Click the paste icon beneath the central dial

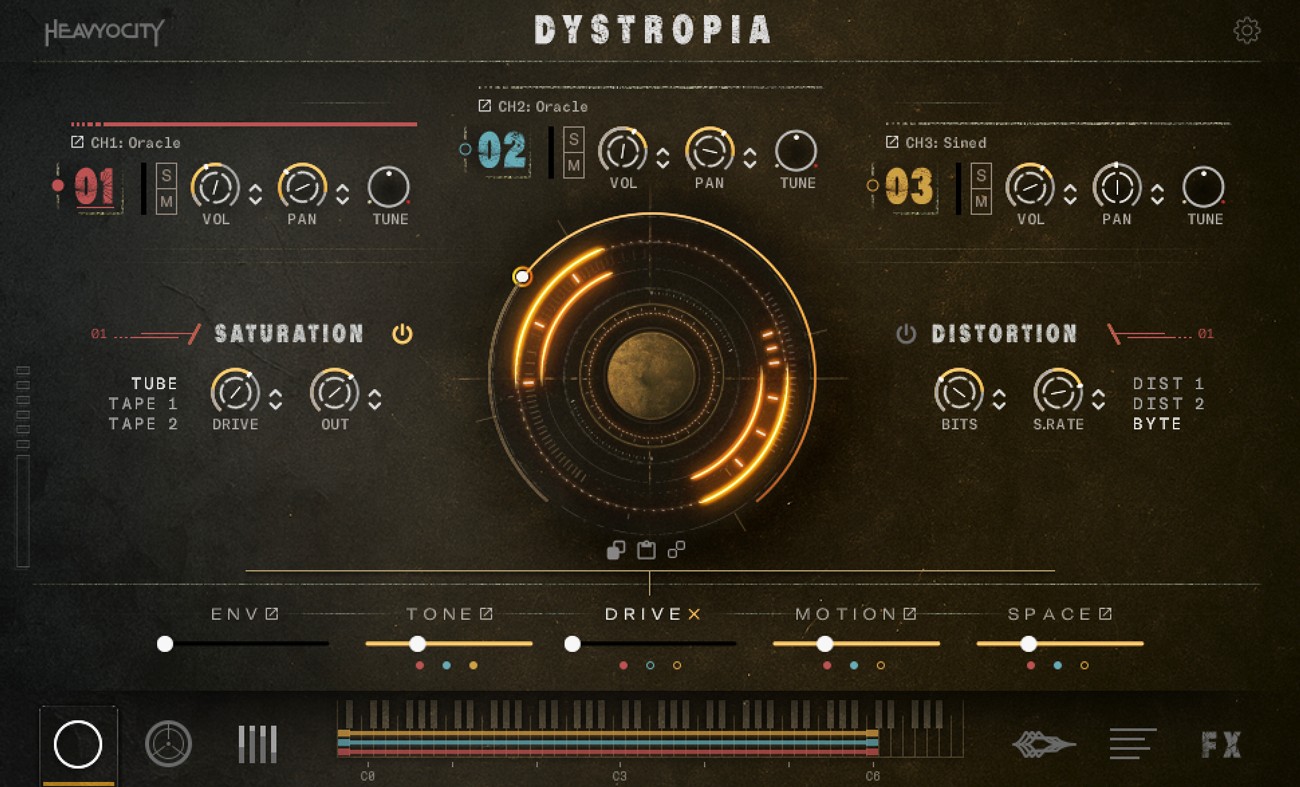645,550
